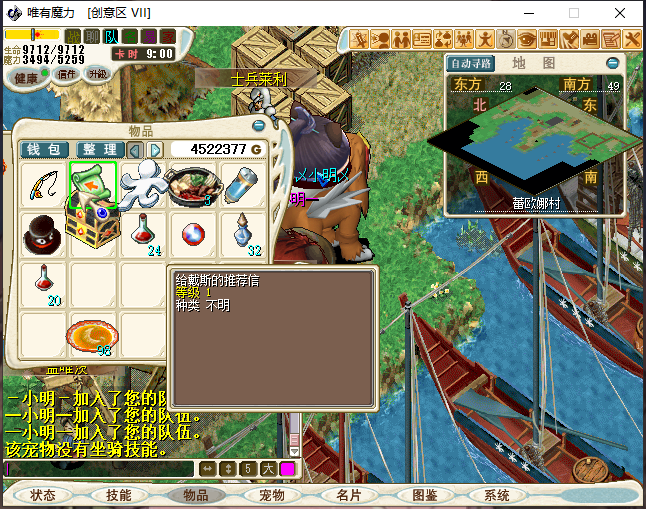The image size is (646, 509).
Task: Select the hot pot dish item
Action: click(x=193, y=185)
